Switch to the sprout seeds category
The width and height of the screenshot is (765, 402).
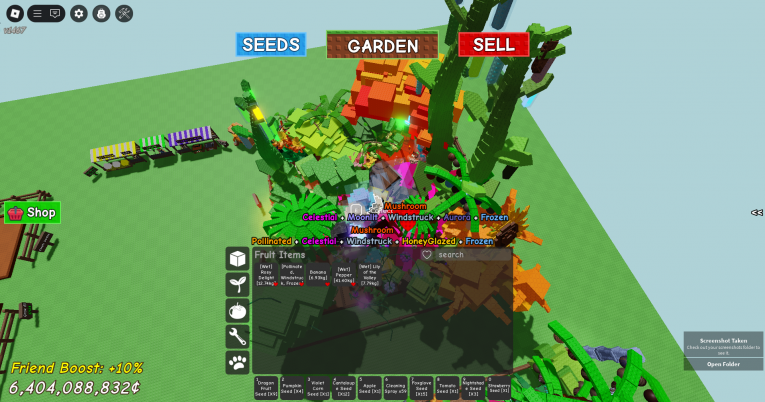pyautogui.click(x=237, y=285)
